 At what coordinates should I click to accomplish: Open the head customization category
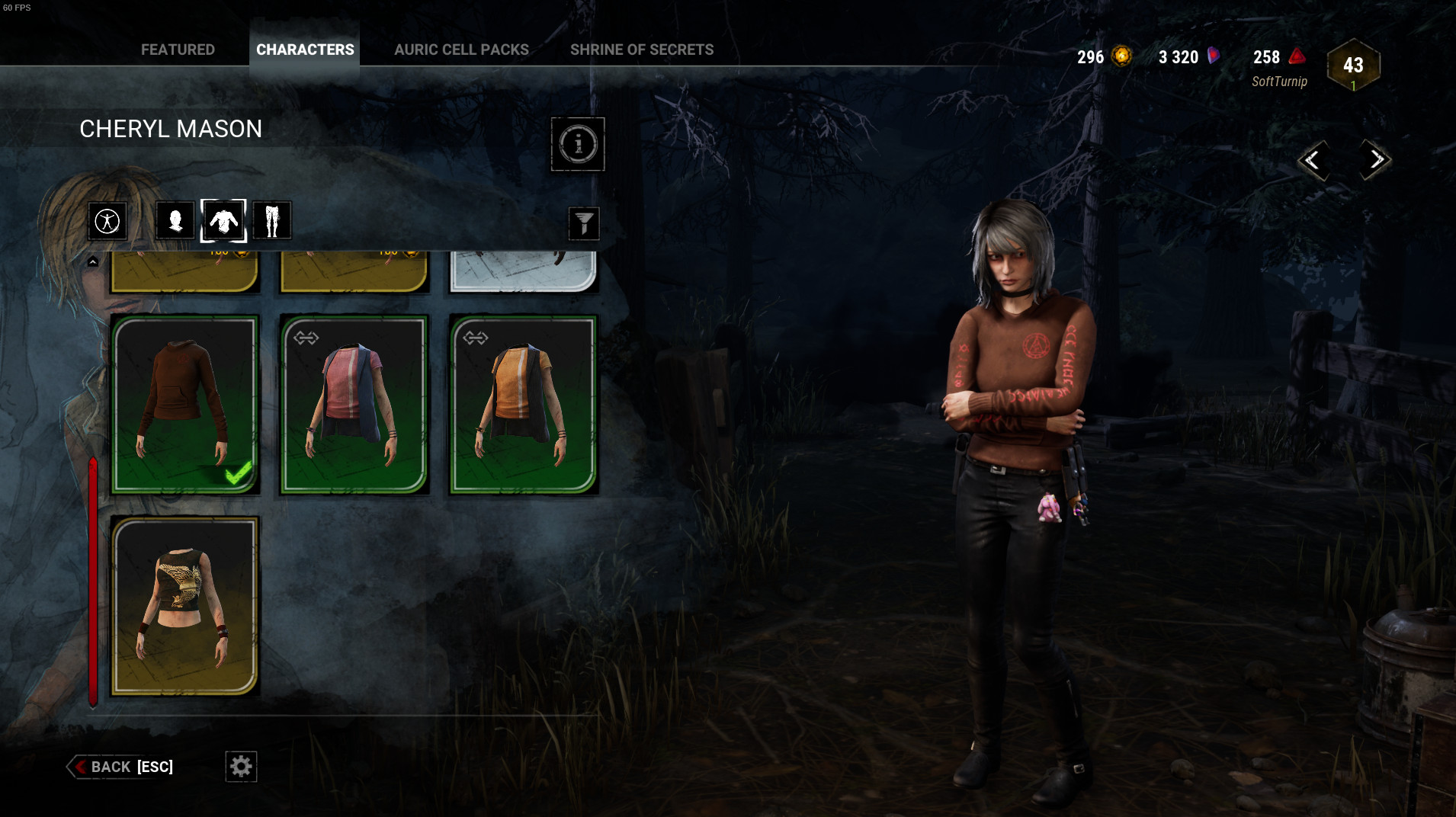175,220
